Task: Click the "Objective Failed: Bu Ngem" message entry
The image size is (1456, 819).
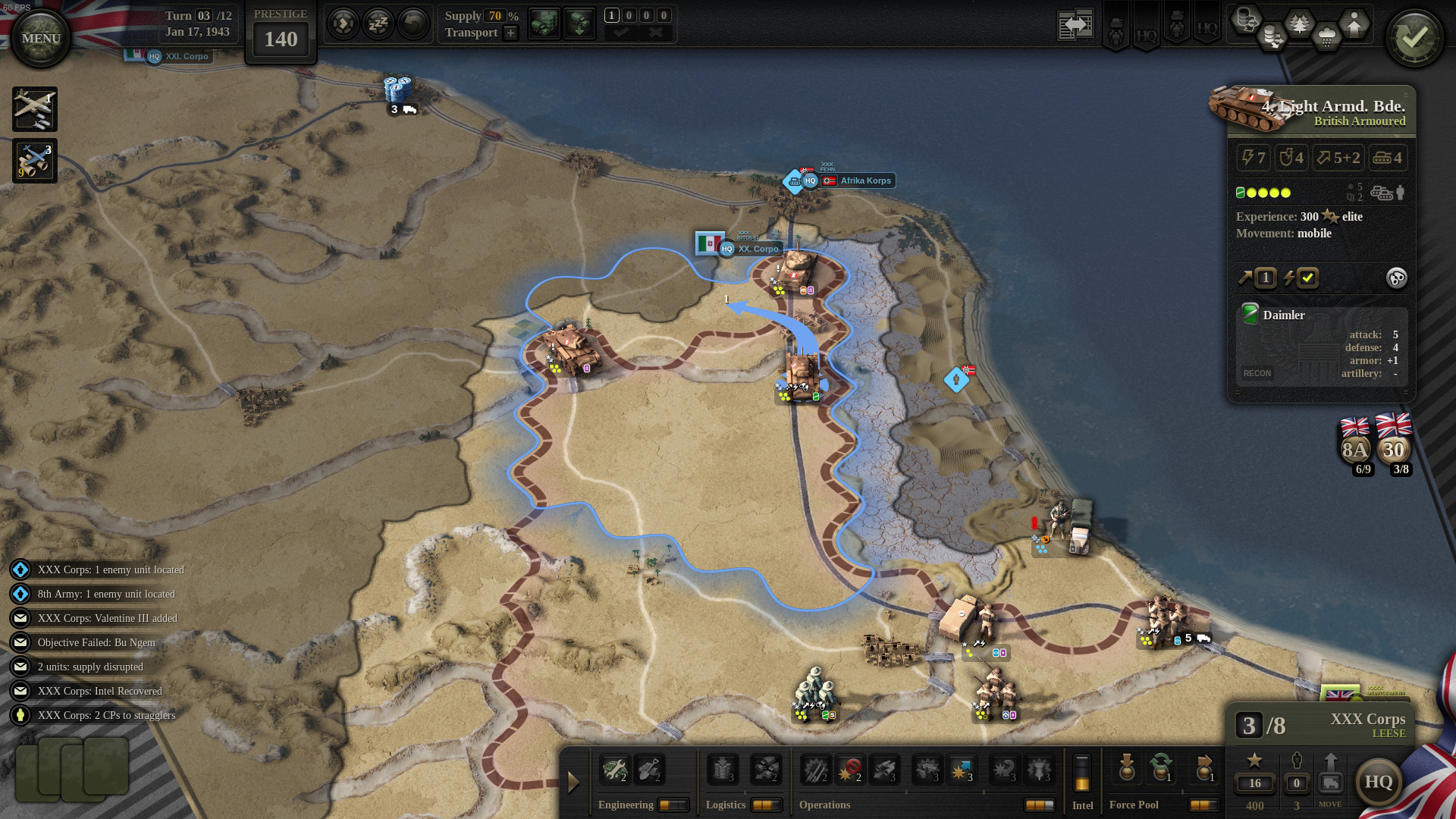Action: coord(96,642)
